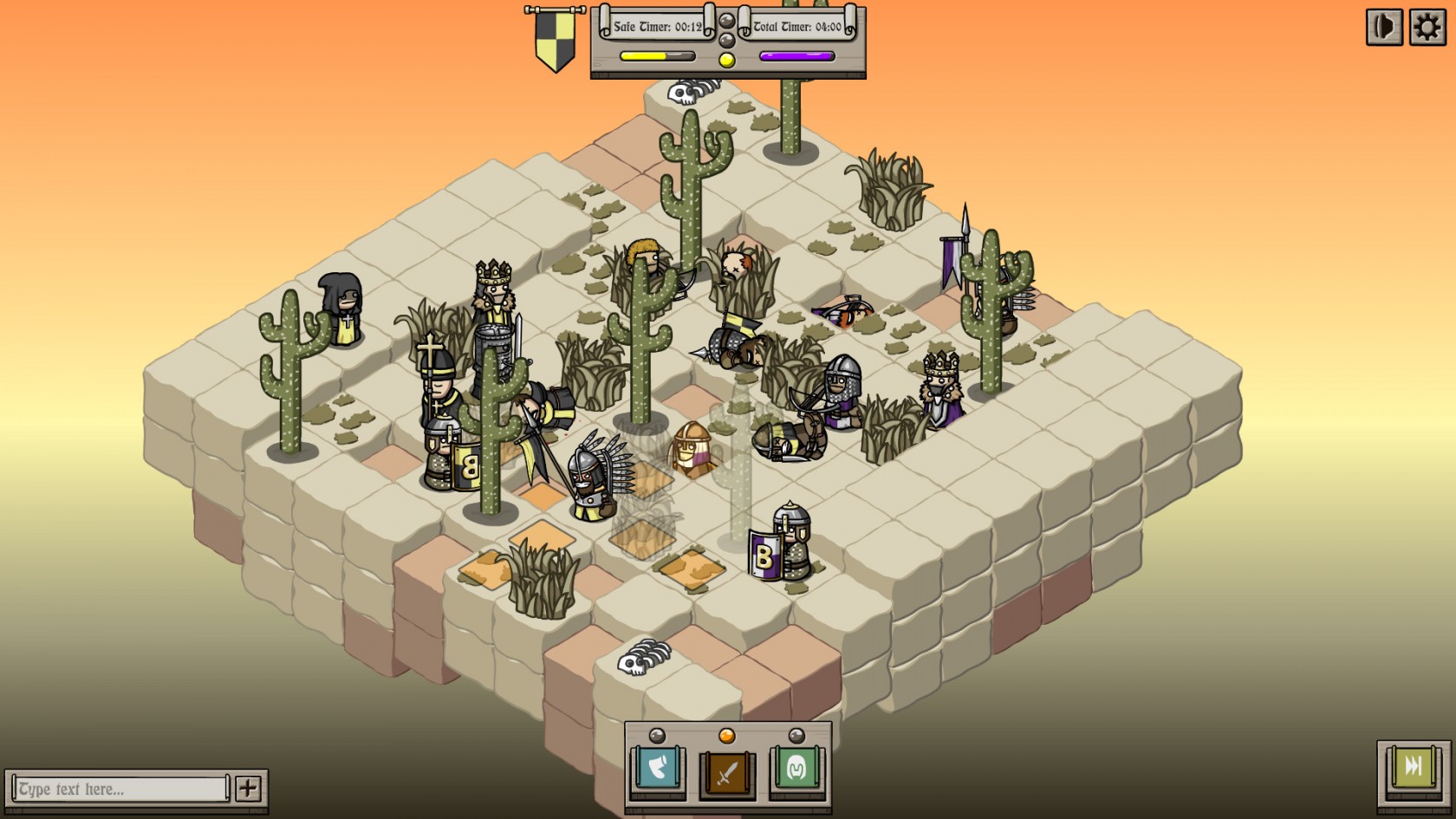The image size is (1456, 819).
Task: Focus the chat text input field
Action: (x=121, y=789)
